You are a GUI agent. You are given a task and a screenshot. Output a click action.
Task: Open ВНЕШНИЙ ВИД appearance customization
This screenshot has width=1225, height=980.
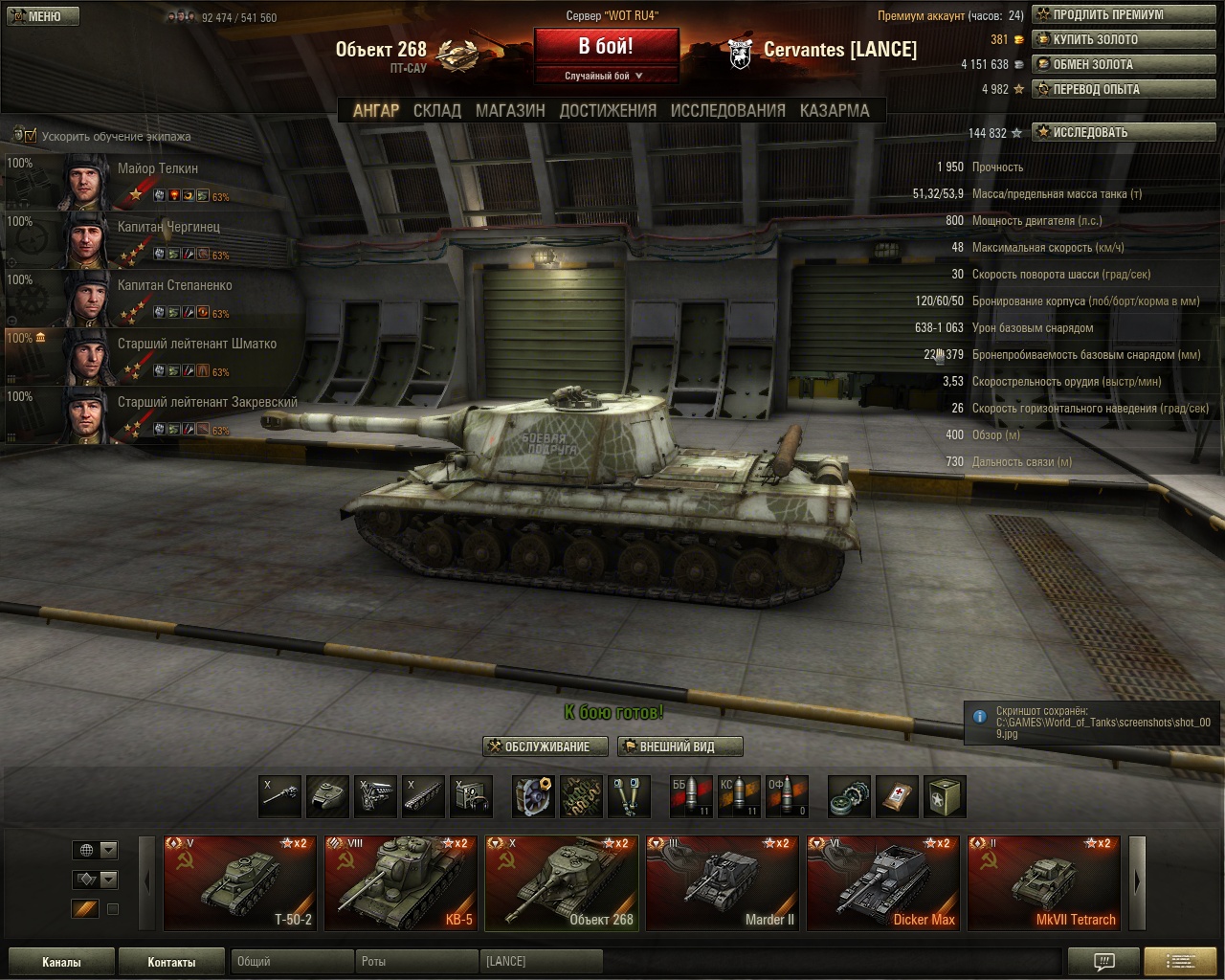coord(679,746)
